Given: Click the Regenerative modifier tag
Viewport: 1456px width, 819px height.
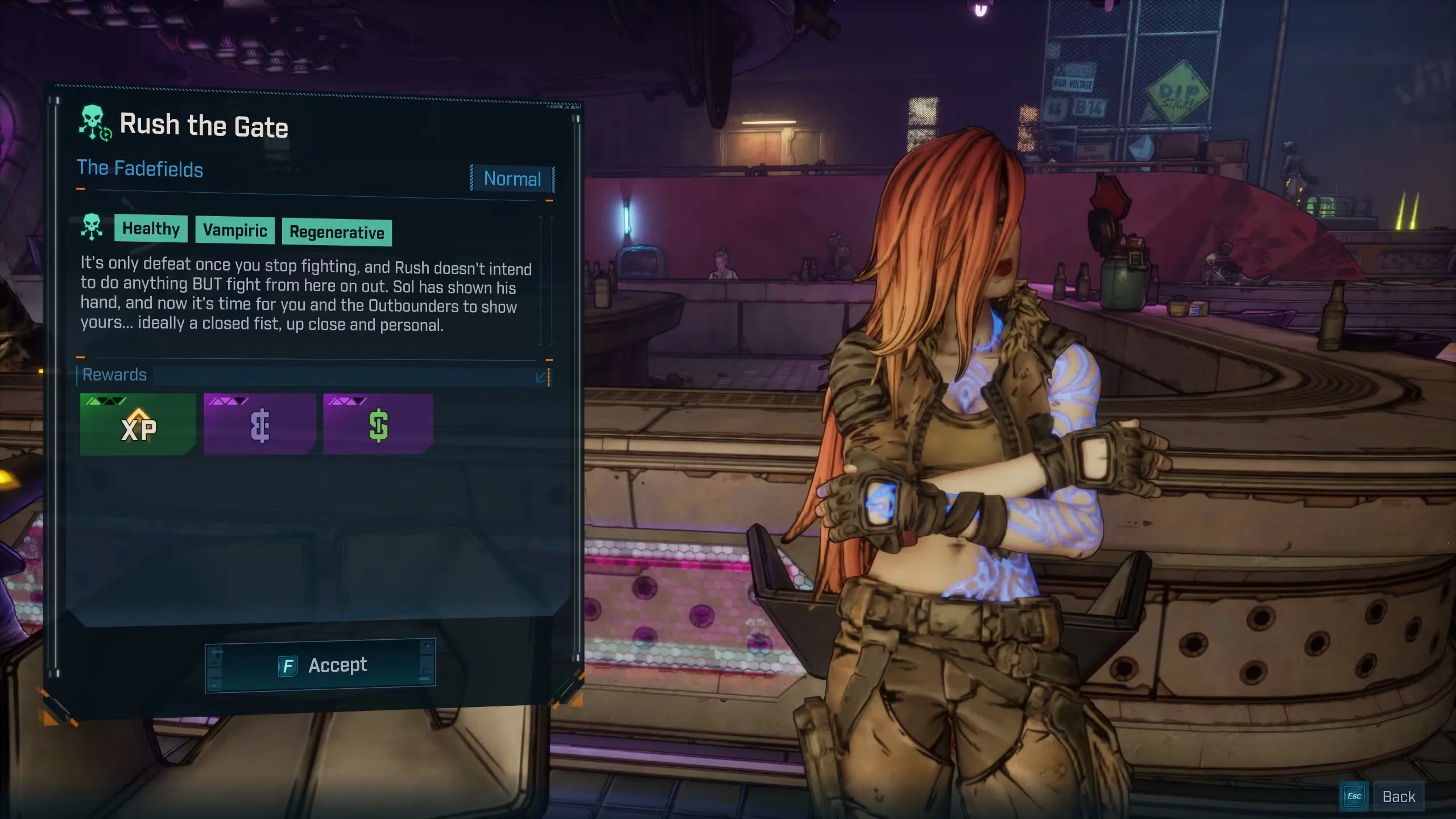Looking at the screenshot, I should (x=337, y=232).
